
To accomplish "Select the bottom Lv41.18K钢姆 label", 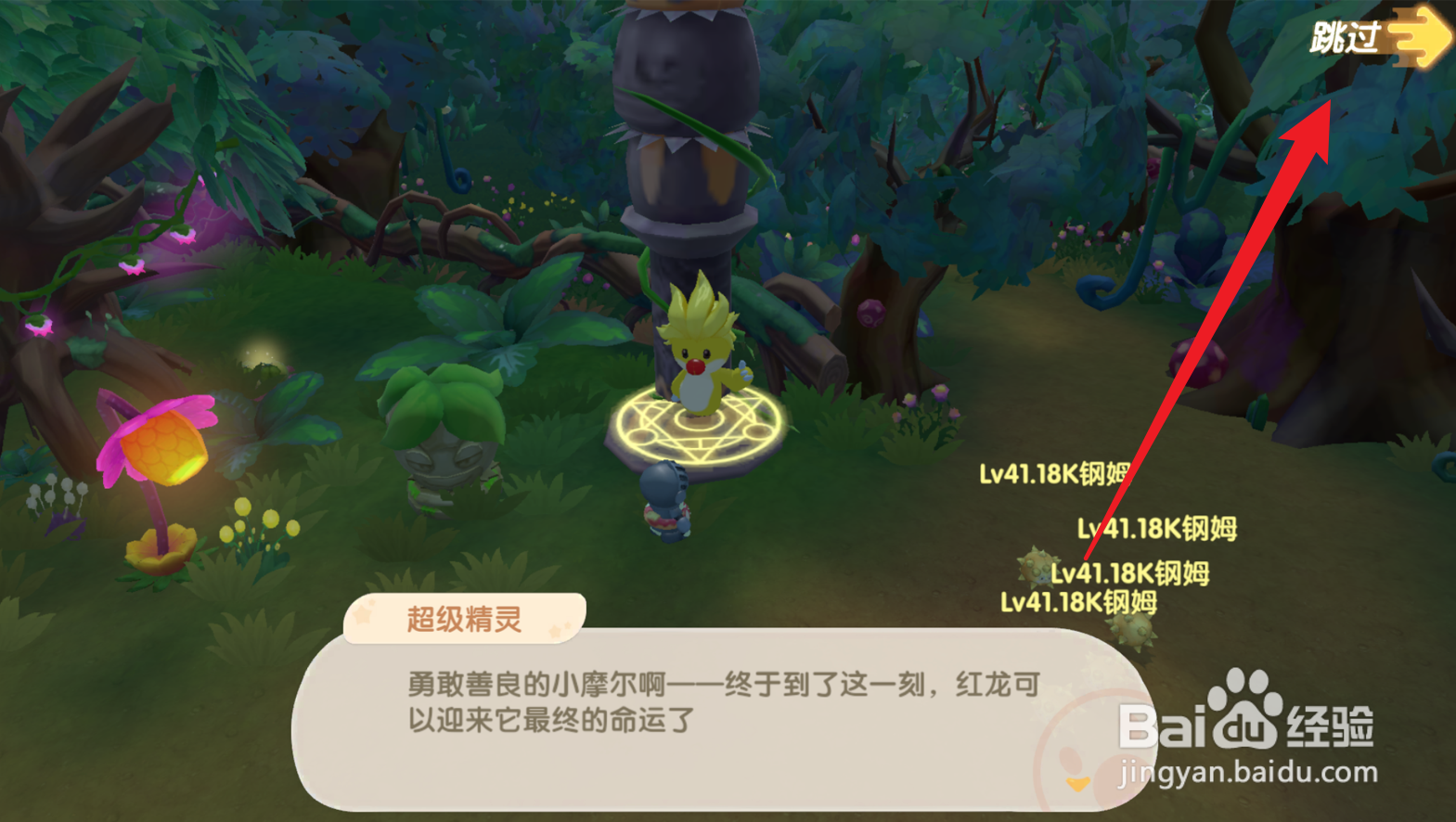I will 1078,603.
